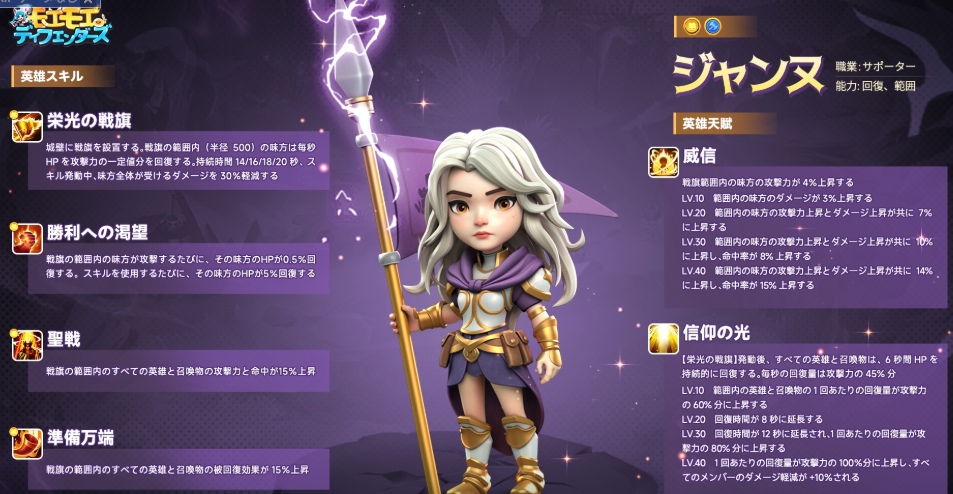The width and height of the screenshot is (953, 494).
Task: Open the 準備万端 skill icon
Action: (x=27, y=441)
